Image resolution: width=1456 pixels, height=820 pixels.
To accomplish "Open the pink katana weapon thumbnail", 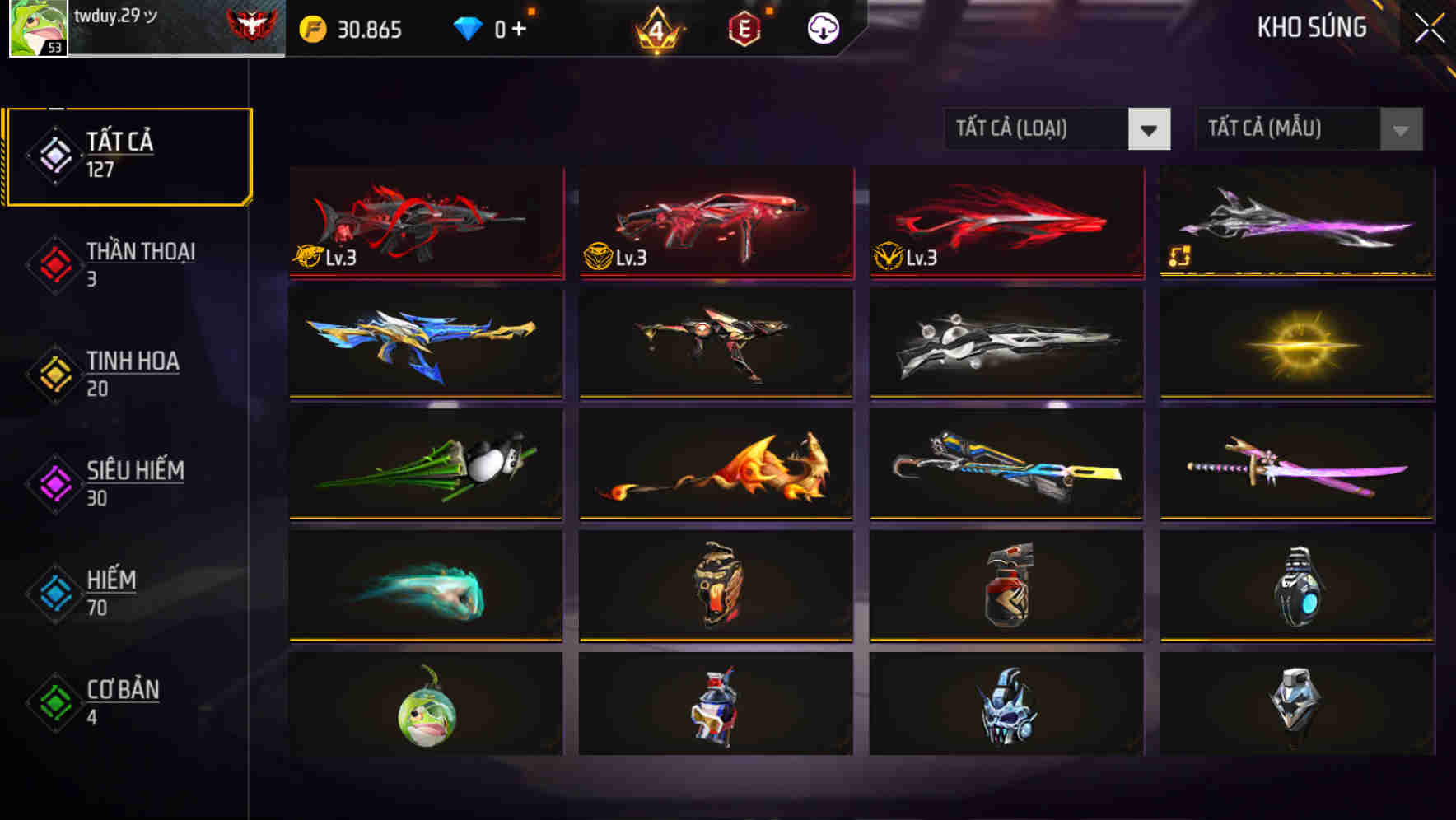I will coord(1294,465).
